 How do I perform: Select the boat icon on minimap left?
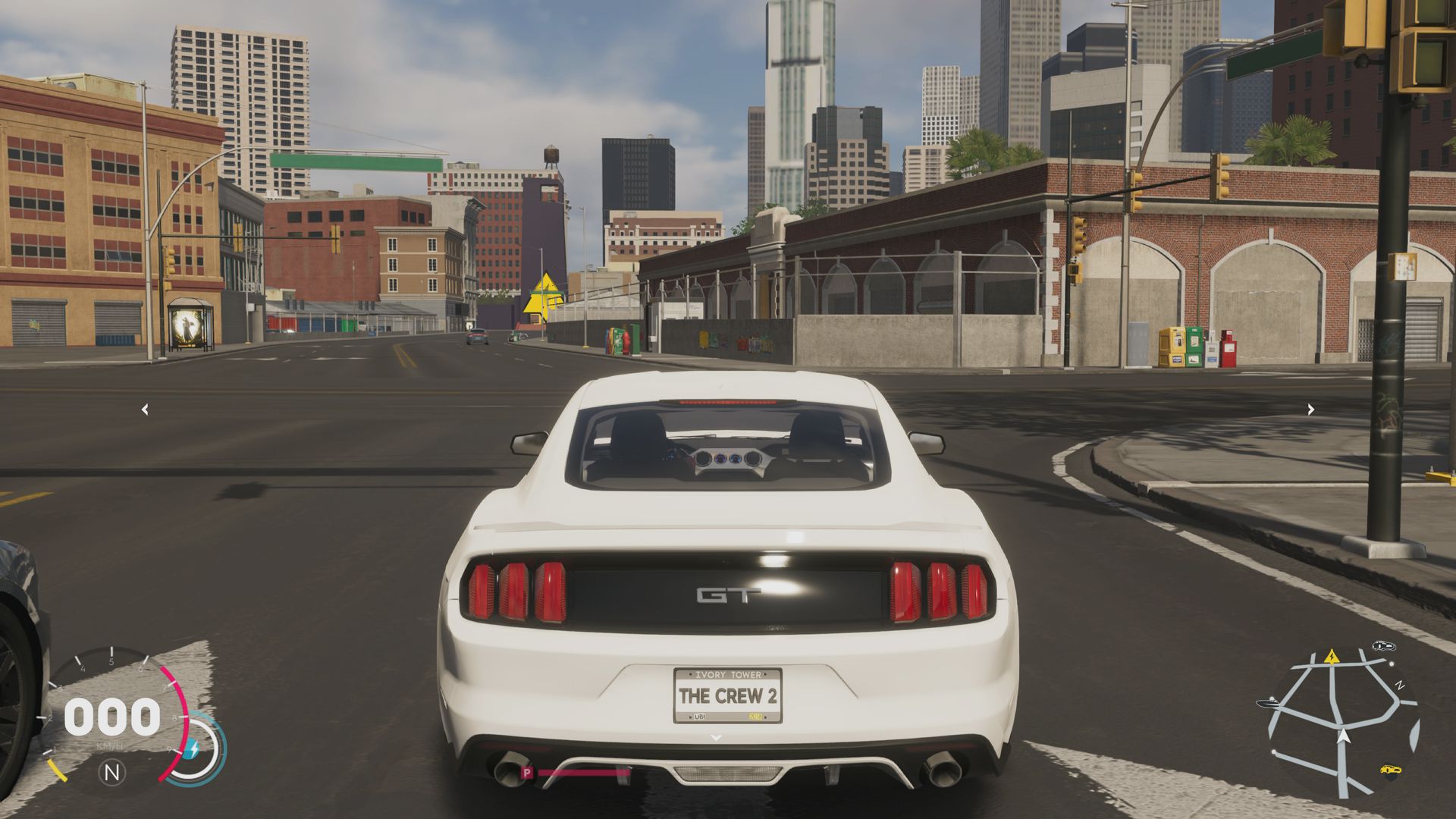click(1268, 703)
